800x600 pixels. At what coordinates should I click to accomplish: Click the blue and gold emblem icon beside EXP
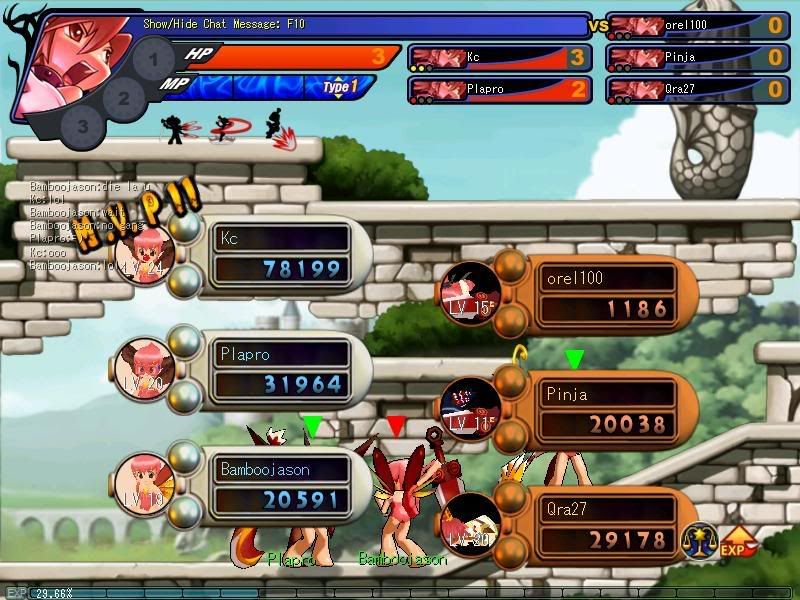(698, 541)
